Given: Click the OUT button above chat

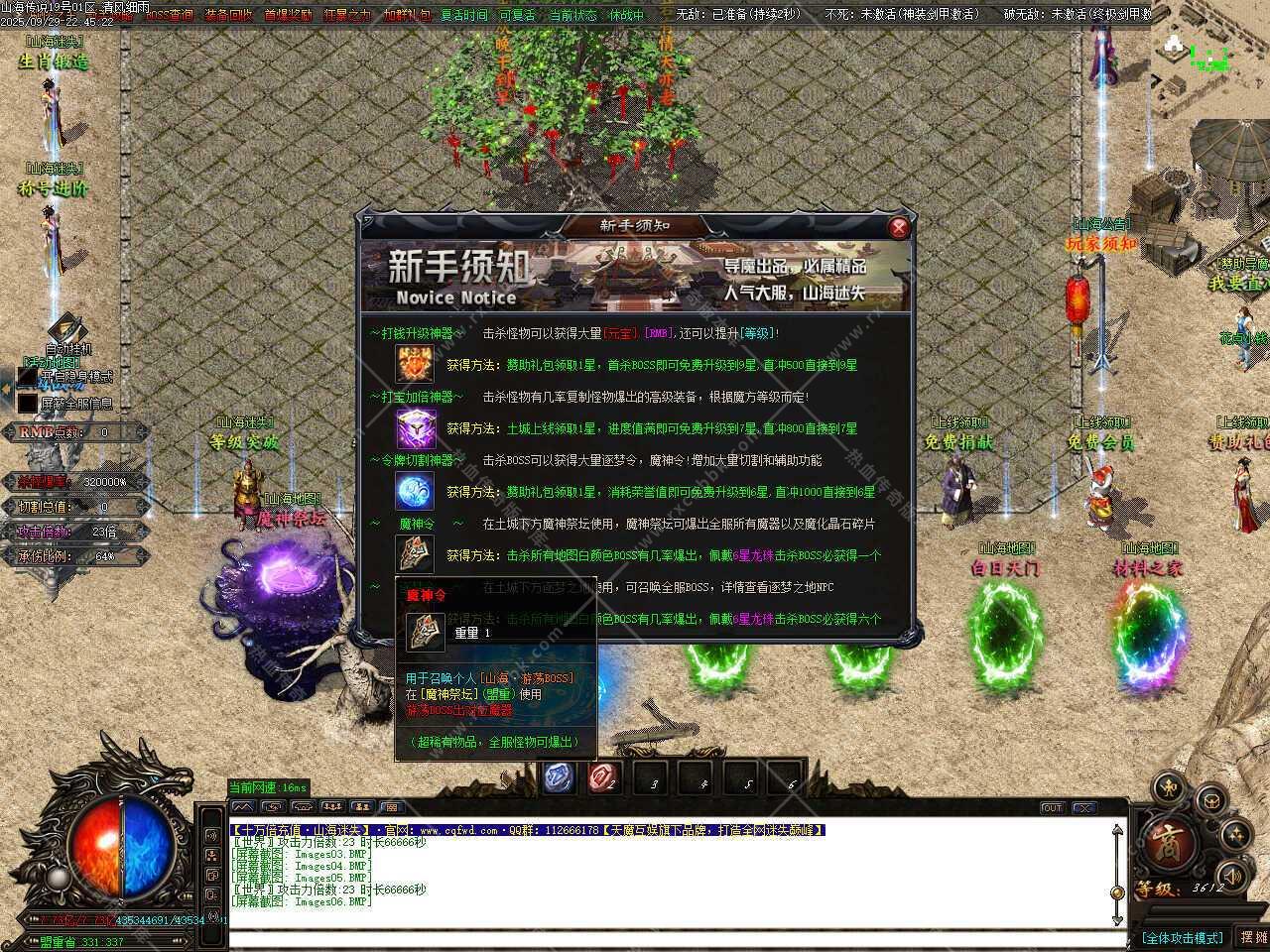Looking at the screenshot, I should (1053, 808).
